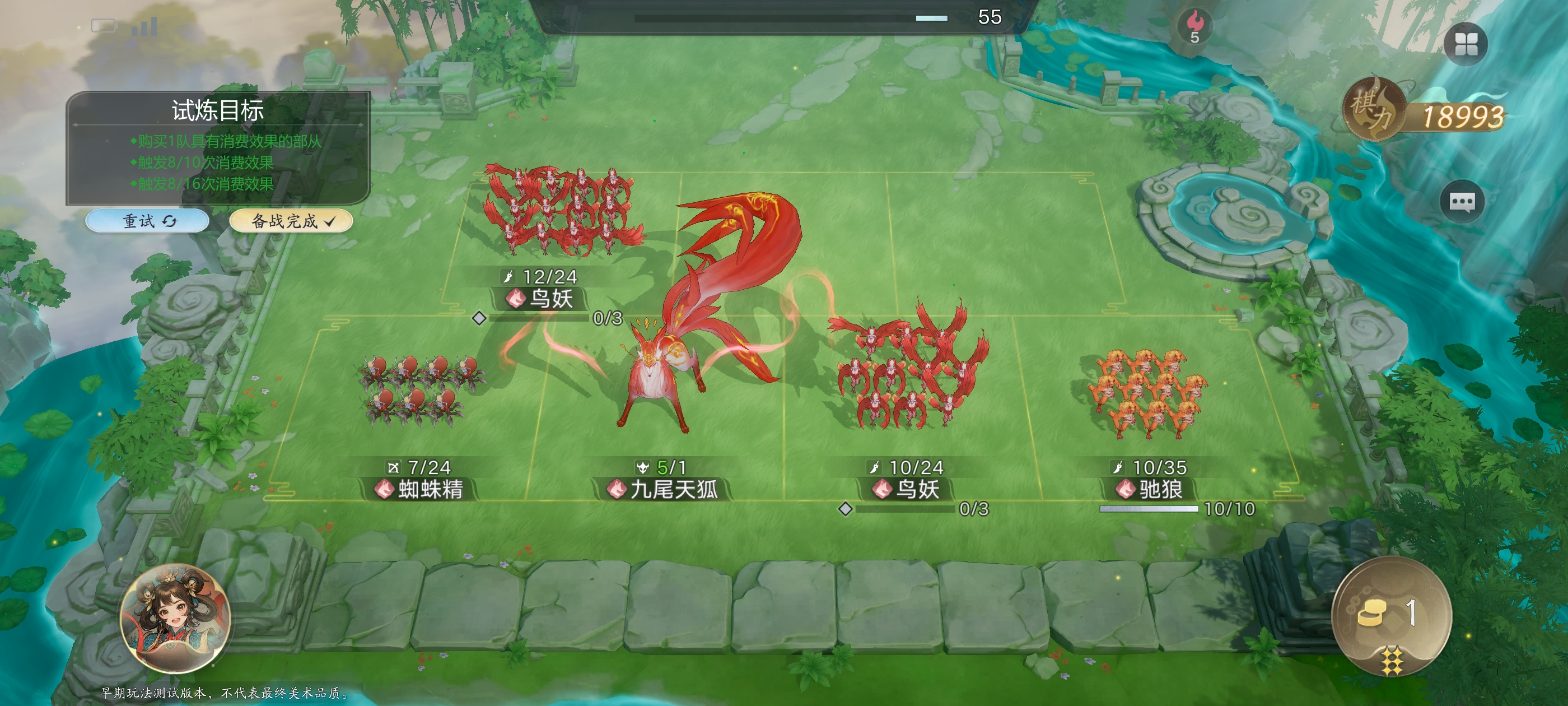Open the four-square grid menu icon

(1465, 44)
